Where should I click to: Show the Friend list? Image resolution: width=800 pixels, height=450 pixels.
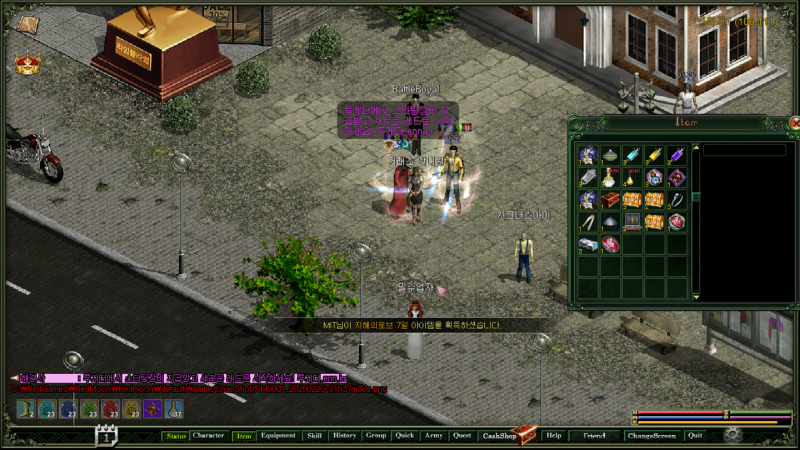[x=594, y=436]
